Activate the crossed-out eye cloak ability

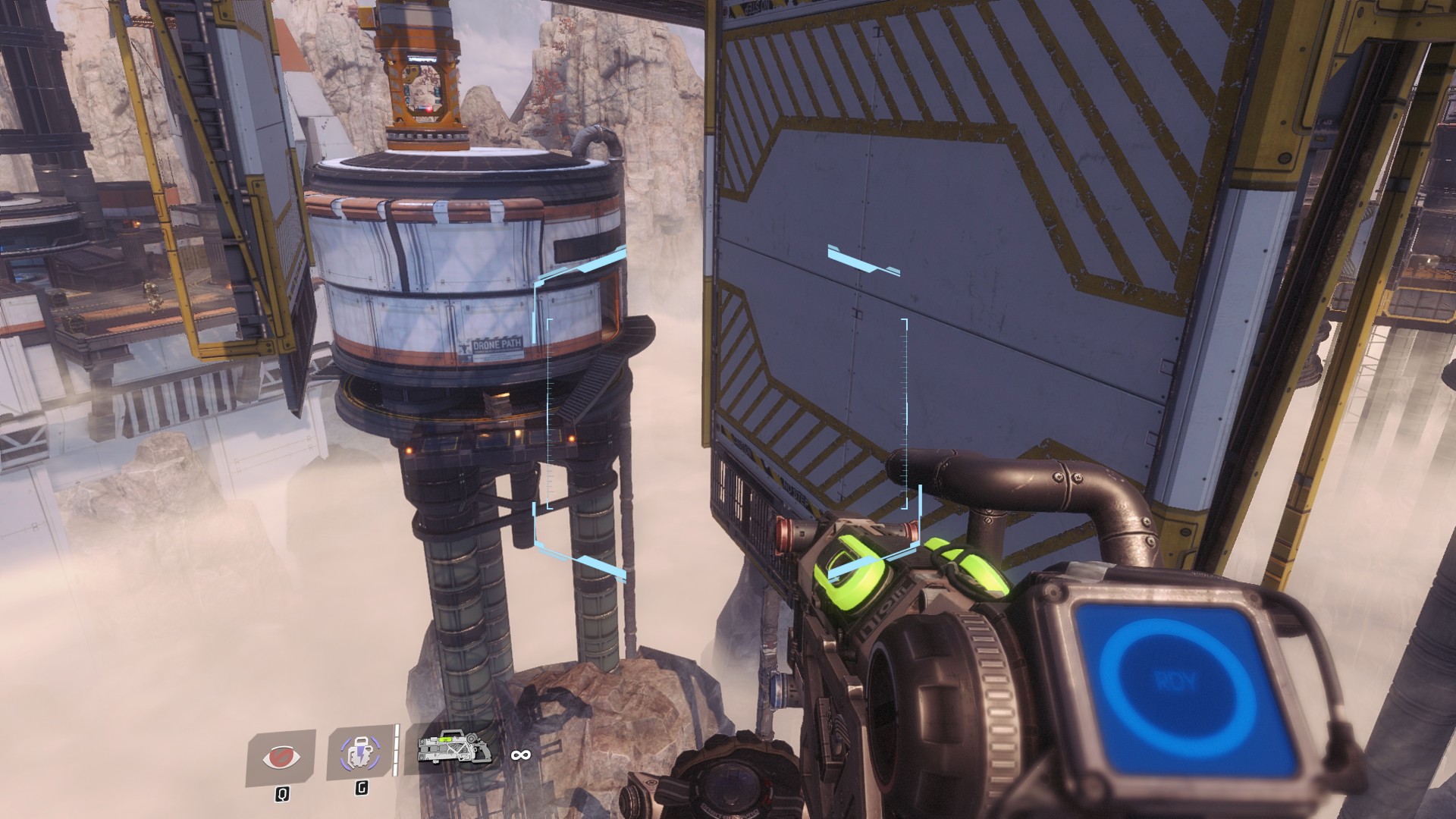(281, 757)
